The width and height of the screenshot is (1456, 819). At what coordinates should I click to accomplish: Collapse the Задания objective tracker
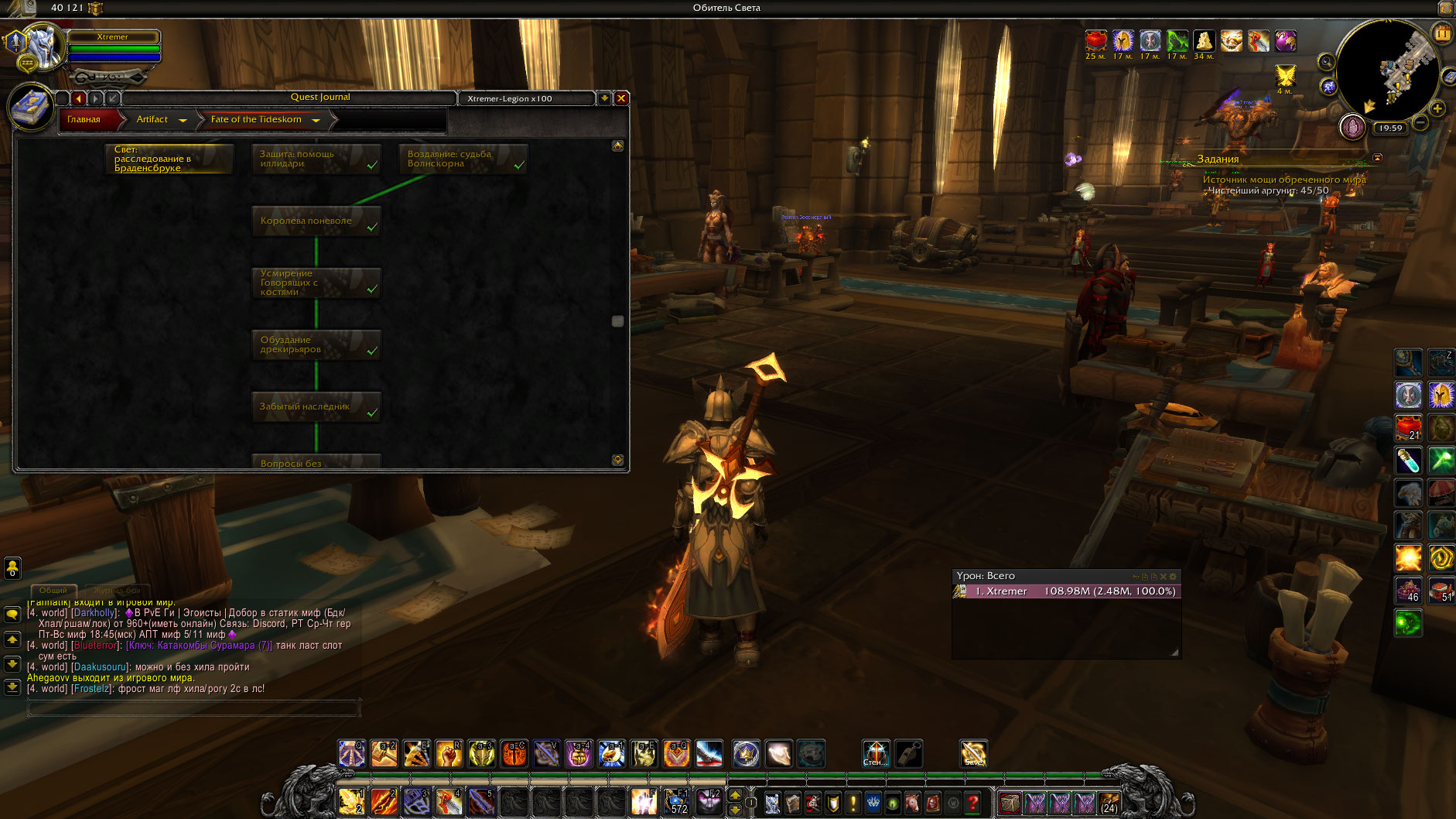click(x=1377, y=158)
